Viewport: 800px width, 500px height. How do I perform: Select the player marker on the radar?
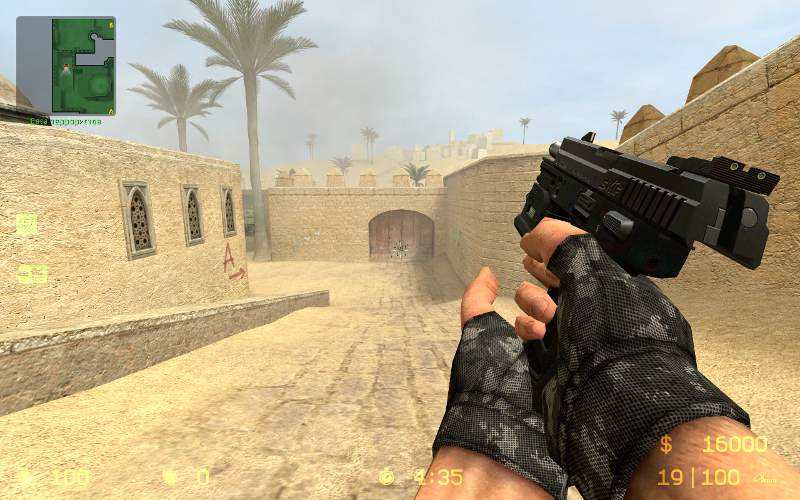tap(66, 67)
